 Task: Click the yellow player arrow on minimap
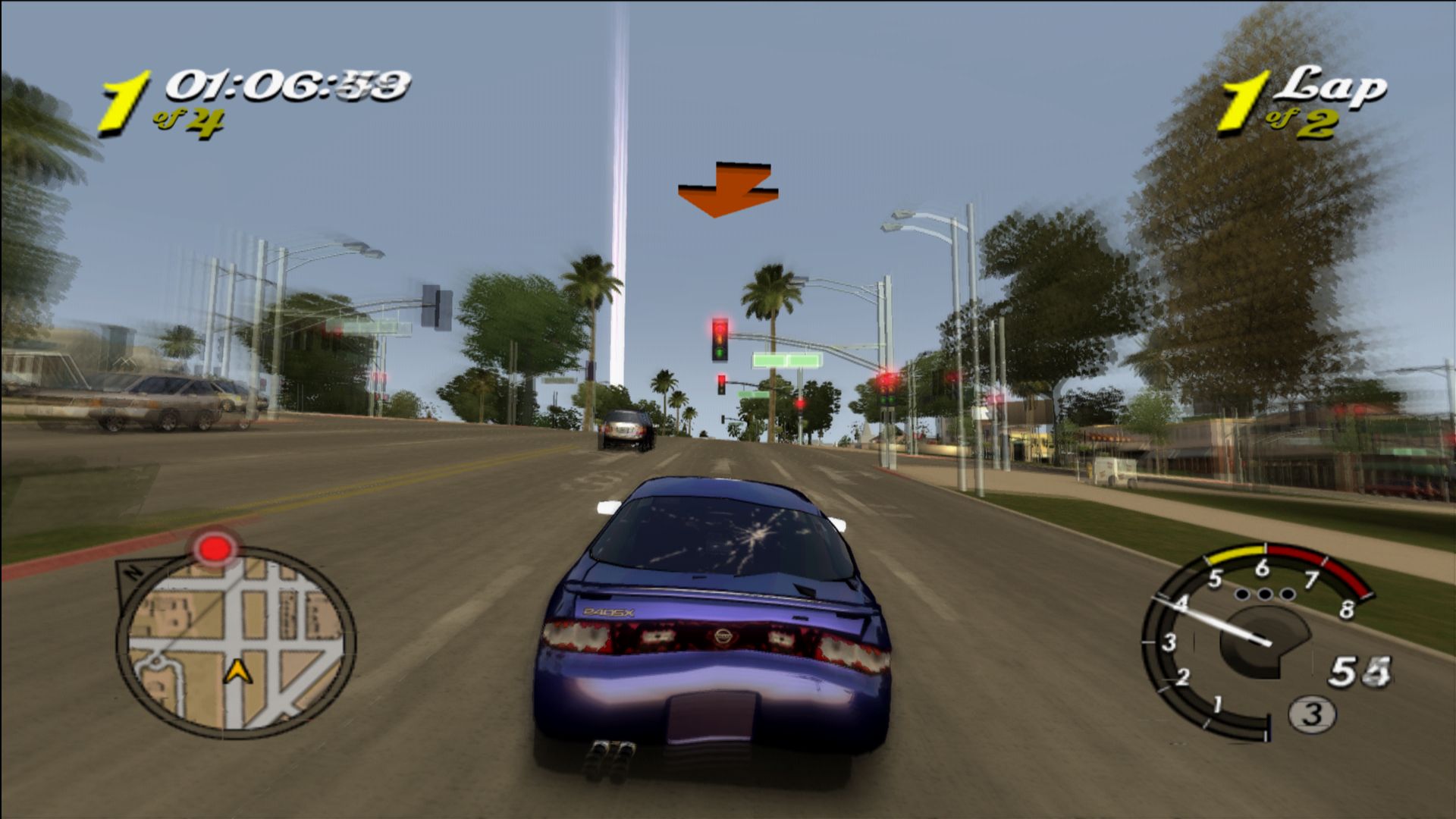point(240,670)
